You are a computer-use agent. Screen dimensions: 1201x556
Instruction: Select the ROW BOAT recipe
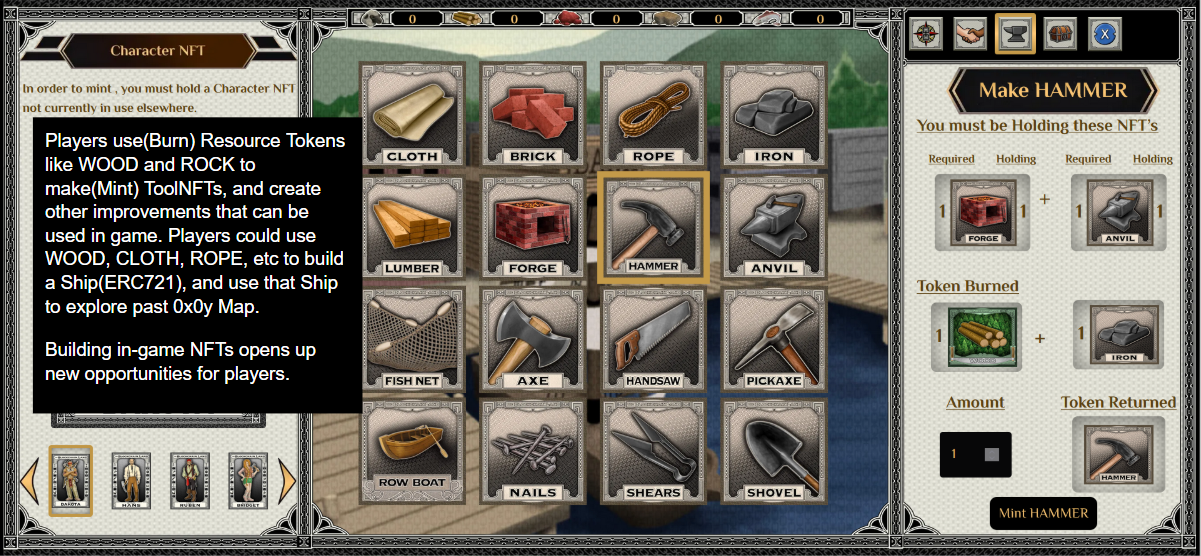412,450
